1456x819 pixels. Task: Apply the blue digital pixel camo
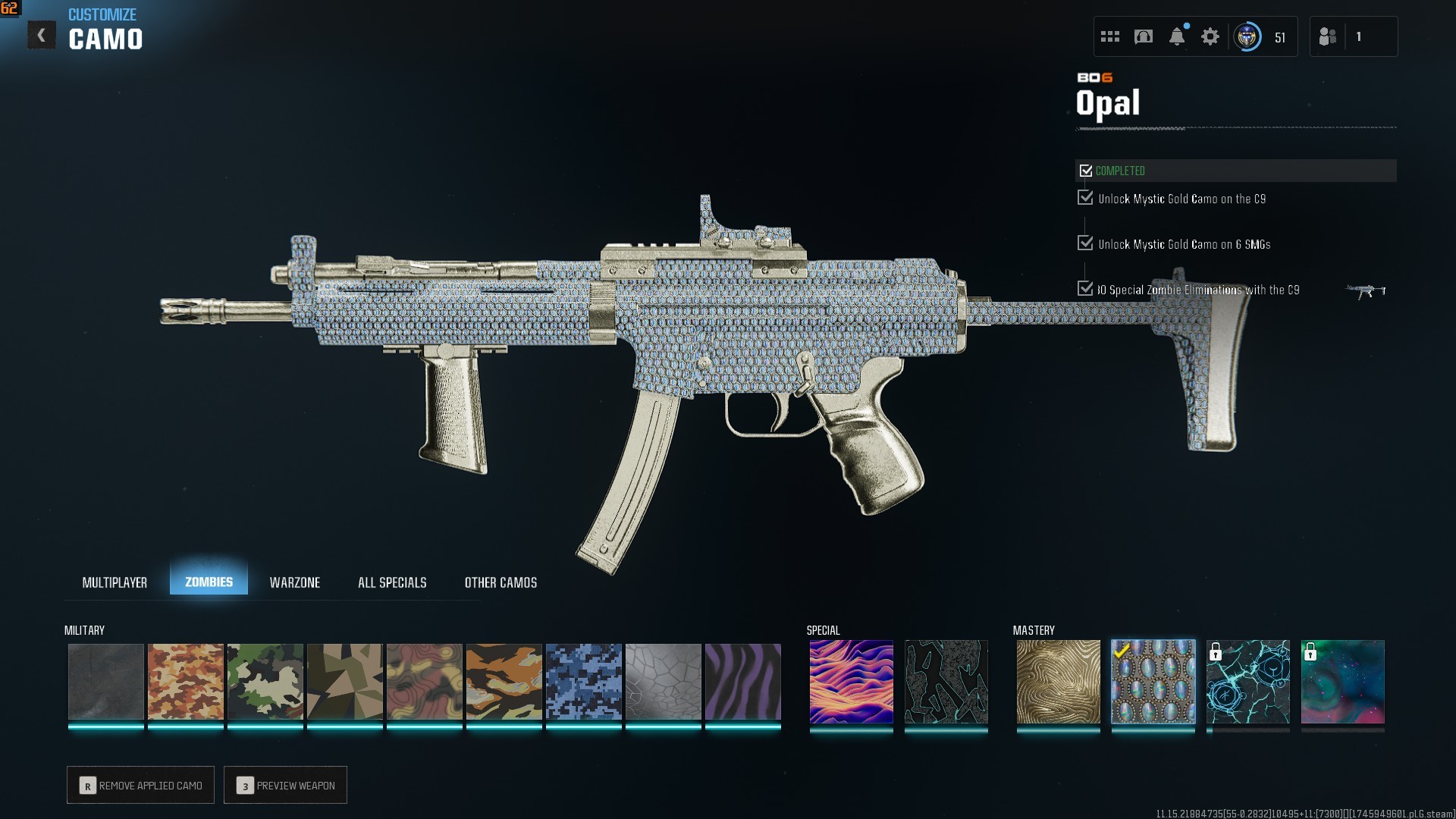pyautogui.click(x=583, y=682)
